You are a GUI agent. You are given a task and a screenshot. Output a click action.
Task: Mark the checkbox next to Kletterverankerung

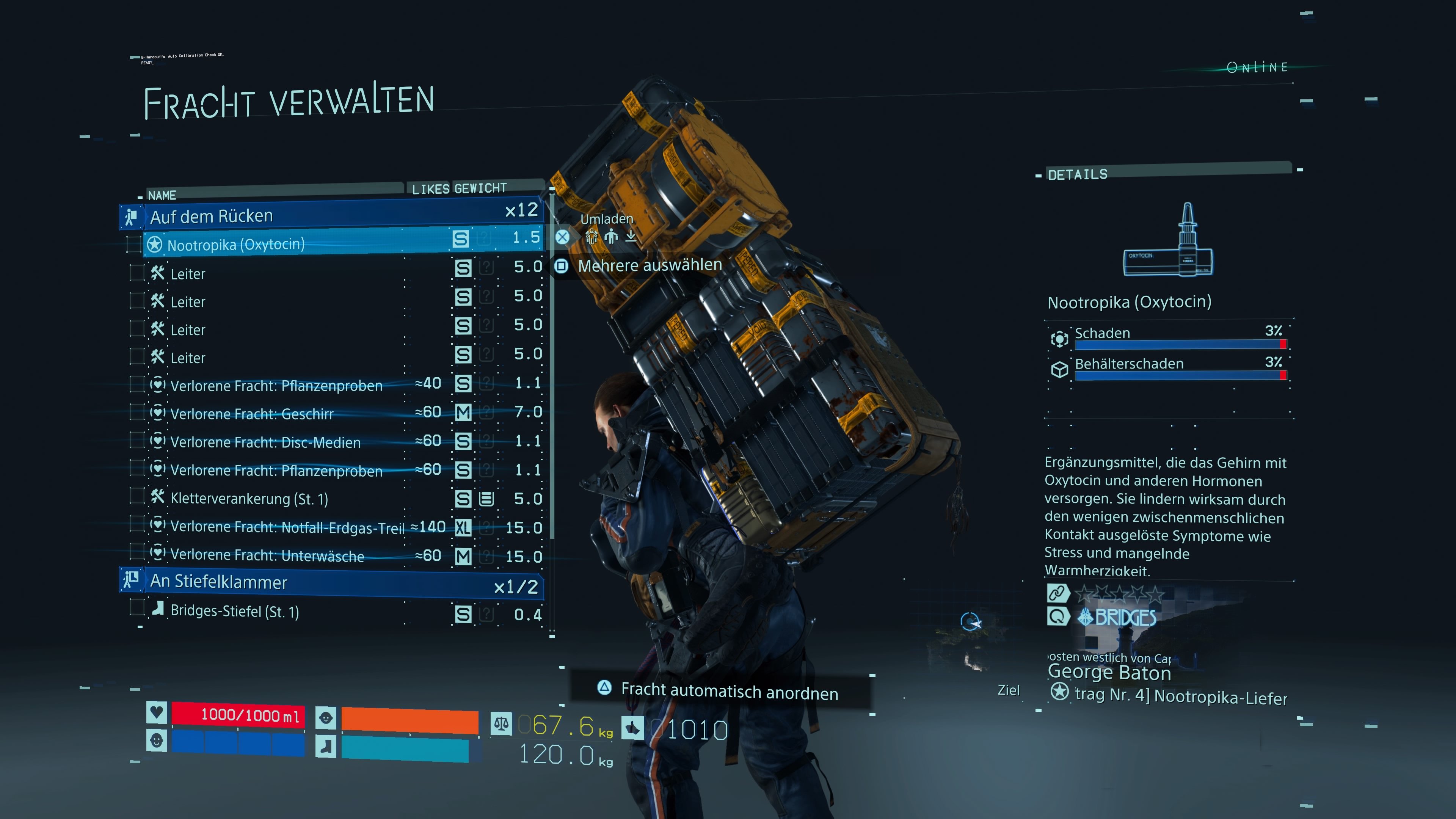point(137,496)
